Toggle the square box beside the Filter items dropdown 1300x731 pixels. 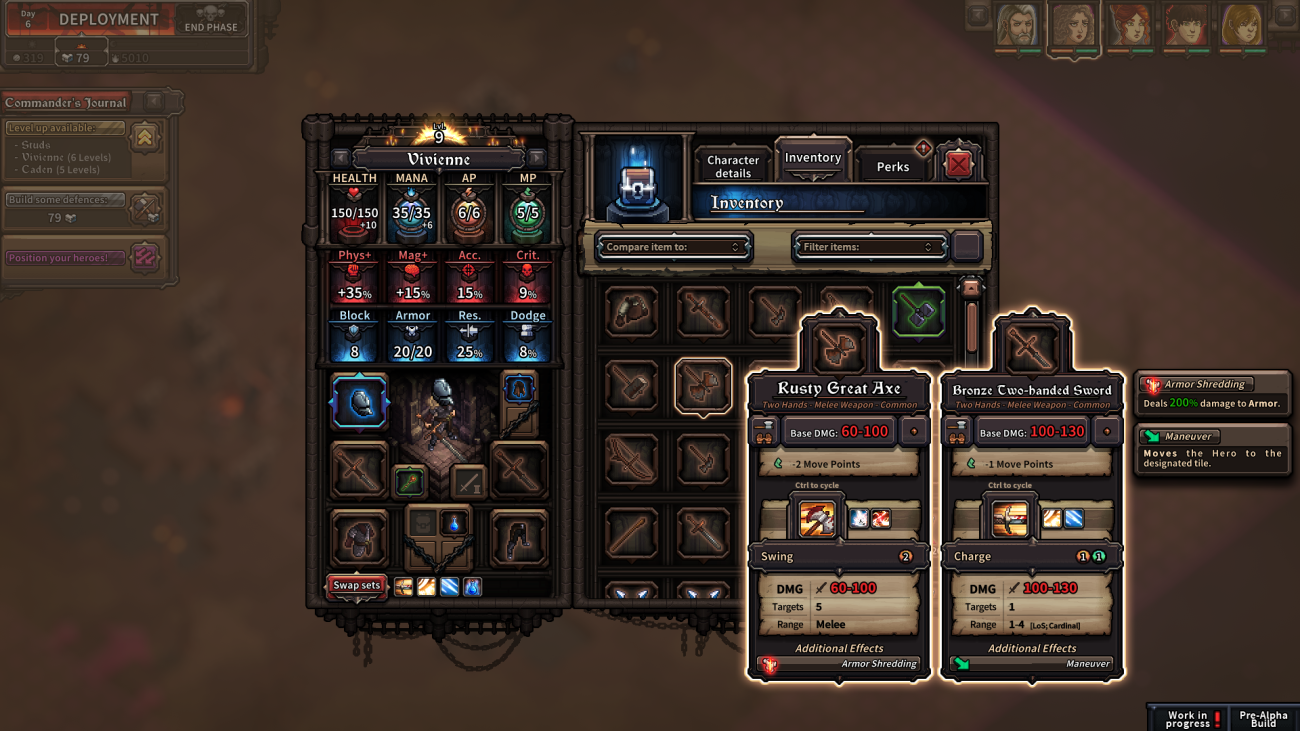coord(966,245)
